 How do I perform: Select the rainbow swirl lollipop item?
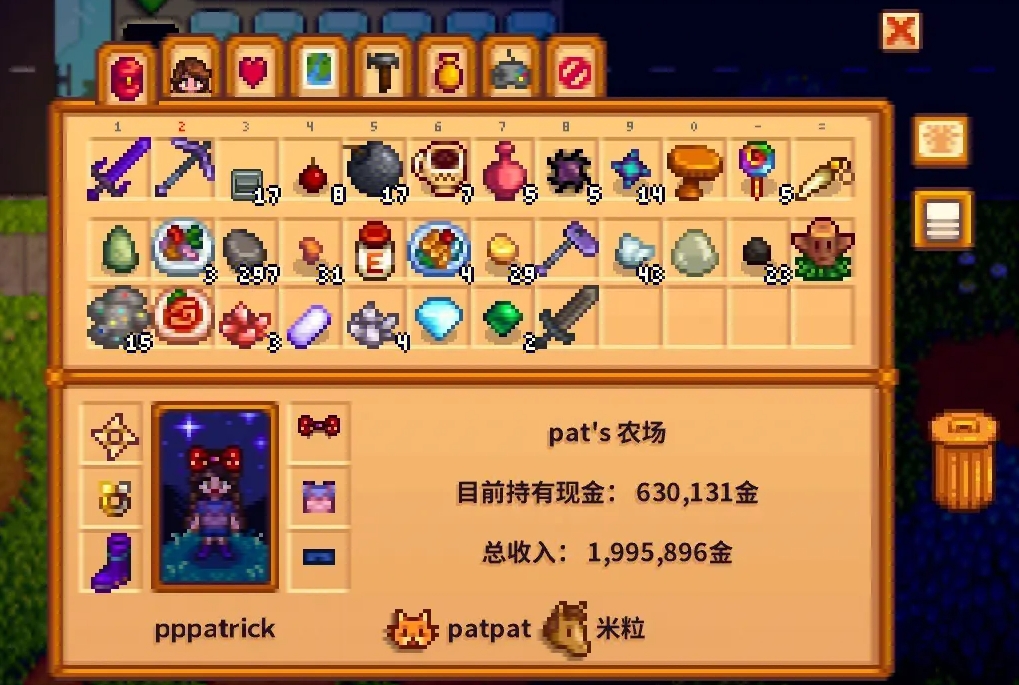point(757,168)
